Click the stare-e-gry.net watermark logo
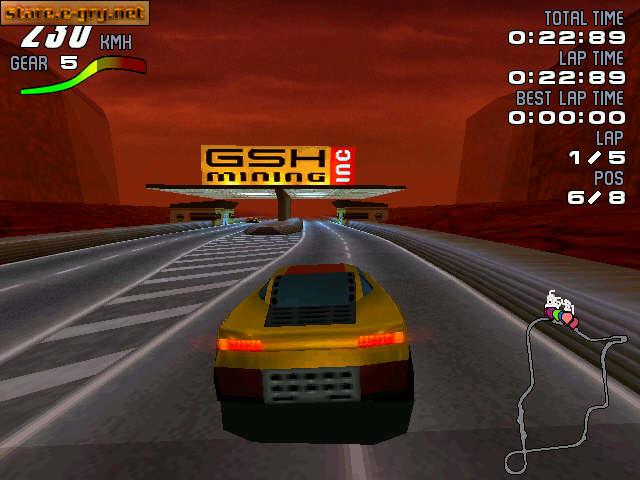The width and height of the screenshot is (640, 480). [x=75, y=13]
